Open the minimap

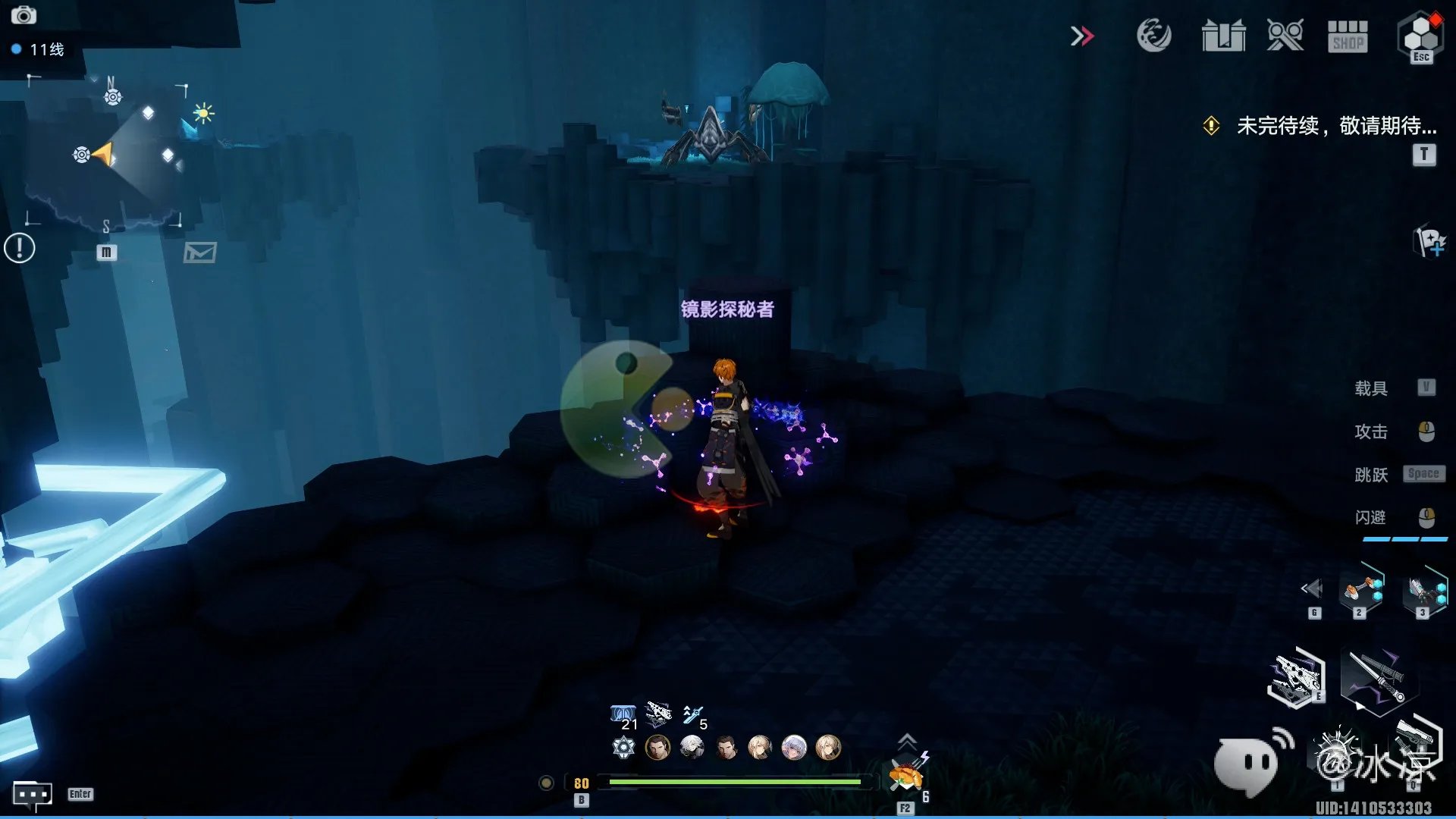tap(106, 152)
